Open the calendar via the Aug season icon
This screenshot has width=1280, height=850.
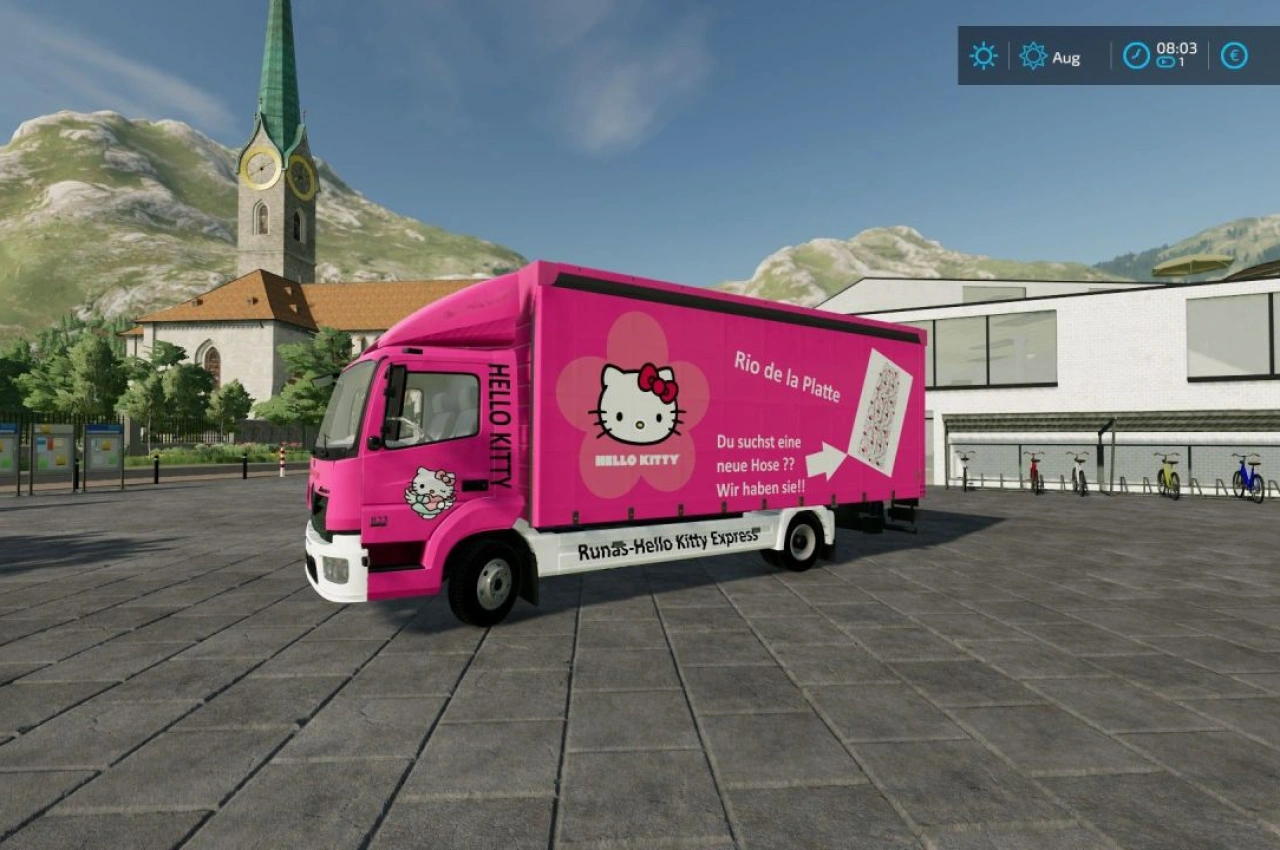[x=1031, y=57]
